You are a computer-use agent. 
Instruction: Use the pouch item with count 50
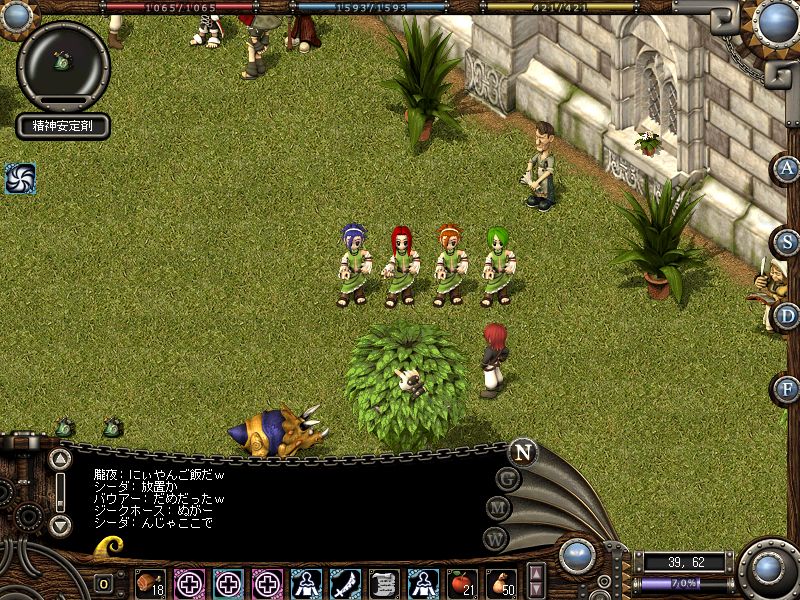coord(500,582)
